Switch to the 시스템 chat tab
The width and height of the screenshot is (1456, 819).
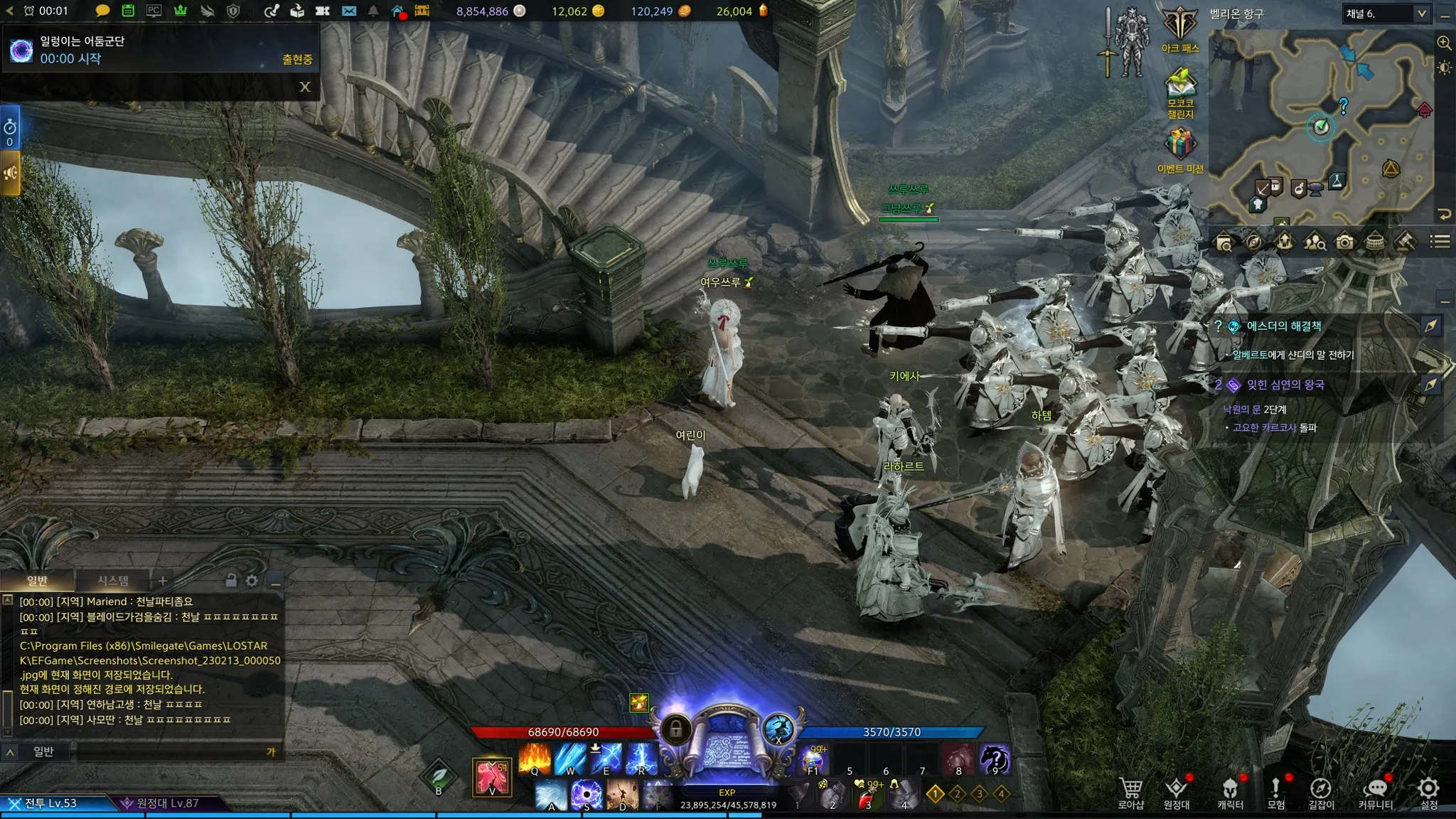point(113,581)
